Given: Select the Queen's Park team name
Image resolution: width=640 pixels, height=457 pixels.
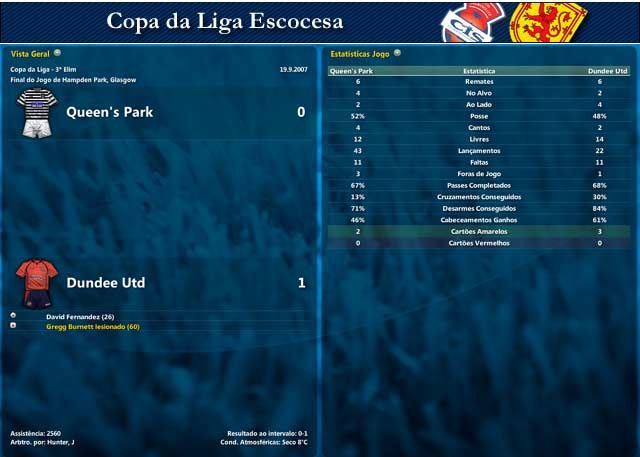Looking at the screenshot, I should point(110,112).
